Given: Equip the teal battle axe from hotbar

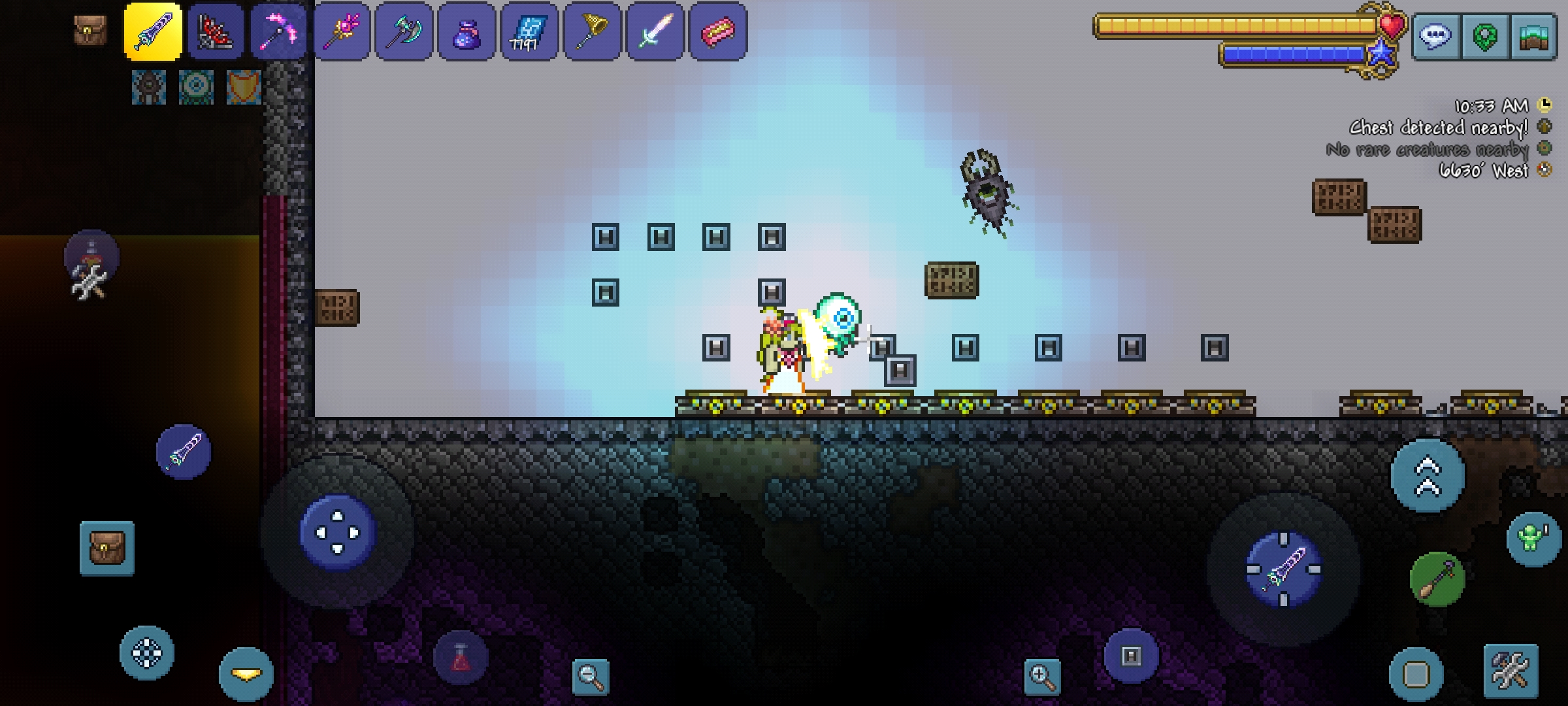Looking at the screenshot, I should pyautogui.click(x=404, y=31).
